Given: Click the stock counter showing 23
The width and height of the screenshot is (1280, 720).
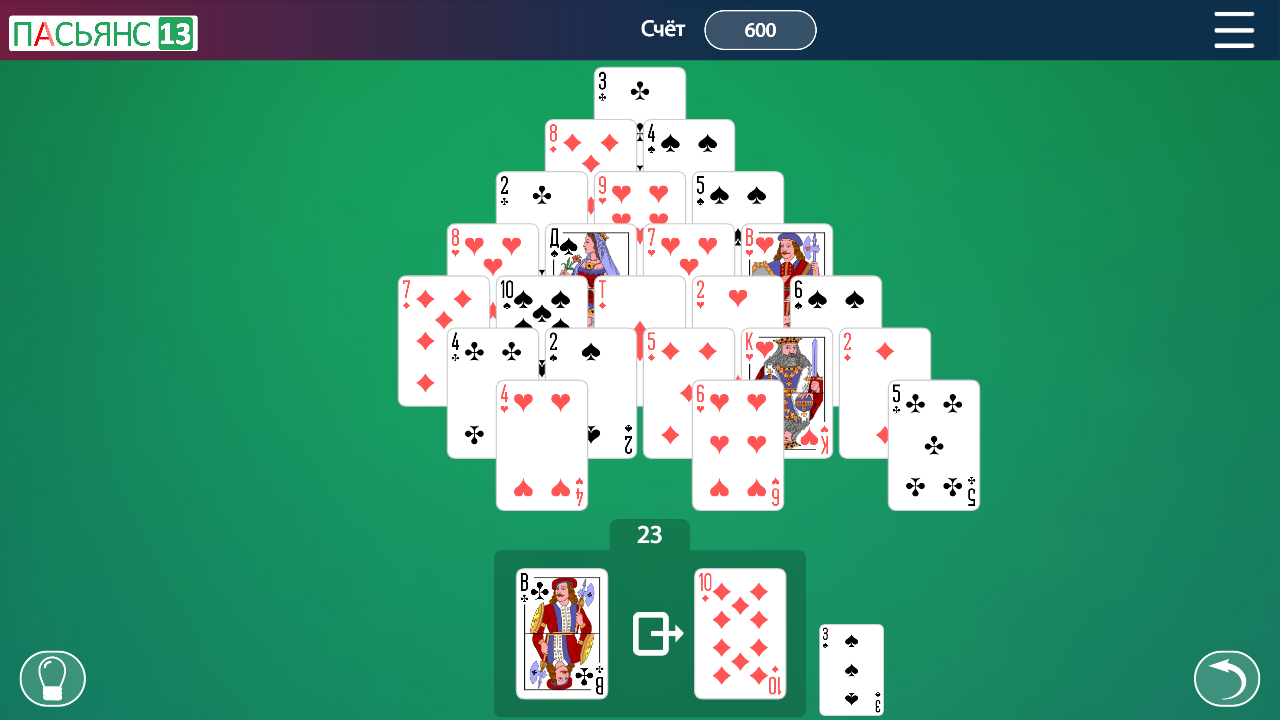Looking at the screenshot, I should tap(649, 536).
